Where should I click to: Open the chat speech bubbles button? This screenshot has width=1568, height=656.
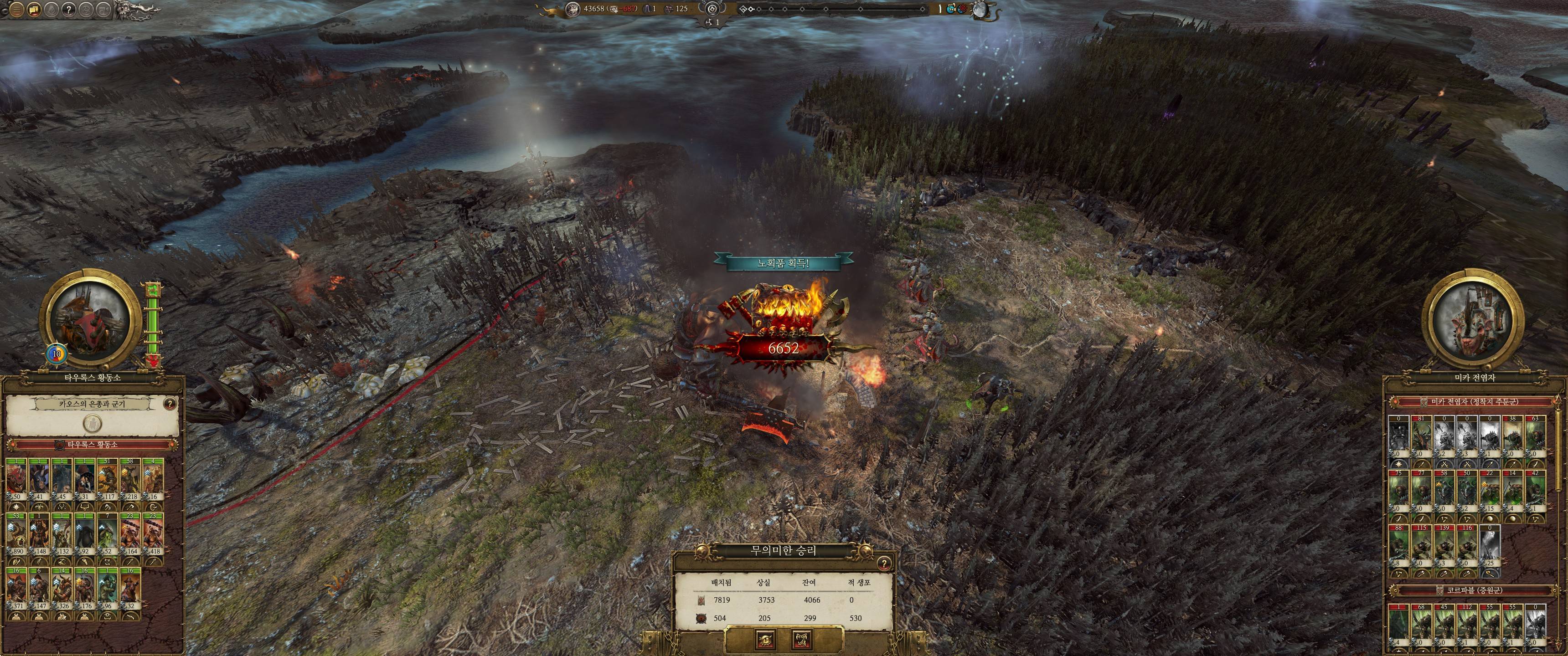(x=34, y=9)
